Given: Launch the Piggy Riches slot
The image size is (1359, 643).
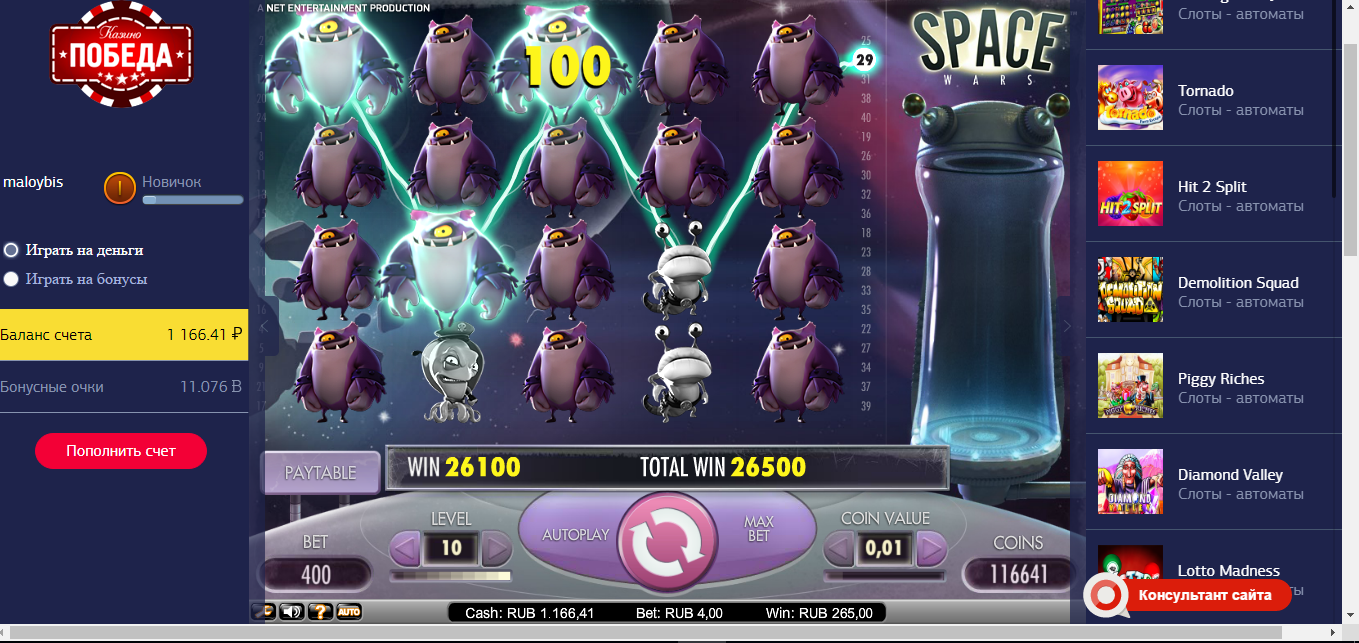Looking at the screenshot, I should click(1220, 379).
